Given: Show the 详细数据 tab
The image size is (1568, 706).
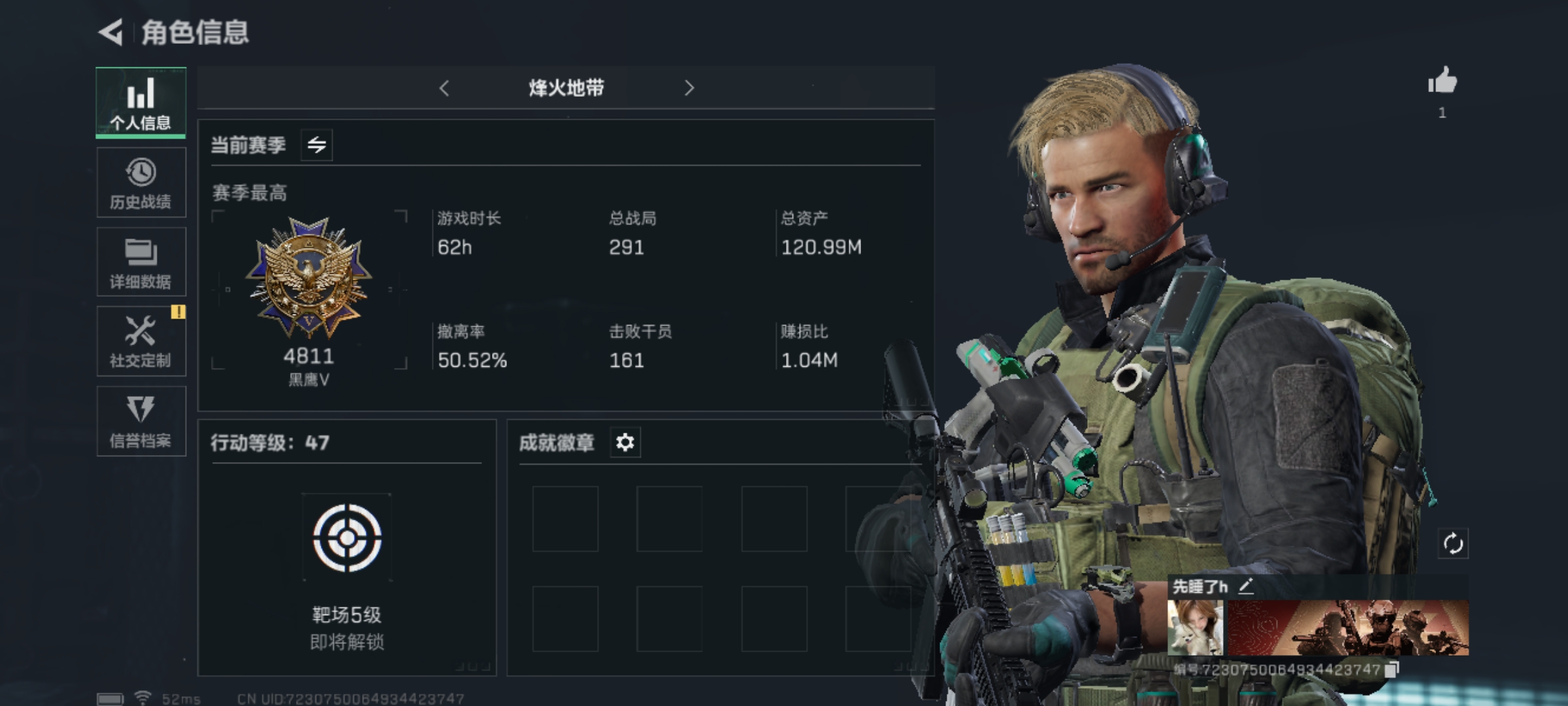Looking at the screenshot, I should click(x=141, y=262).
